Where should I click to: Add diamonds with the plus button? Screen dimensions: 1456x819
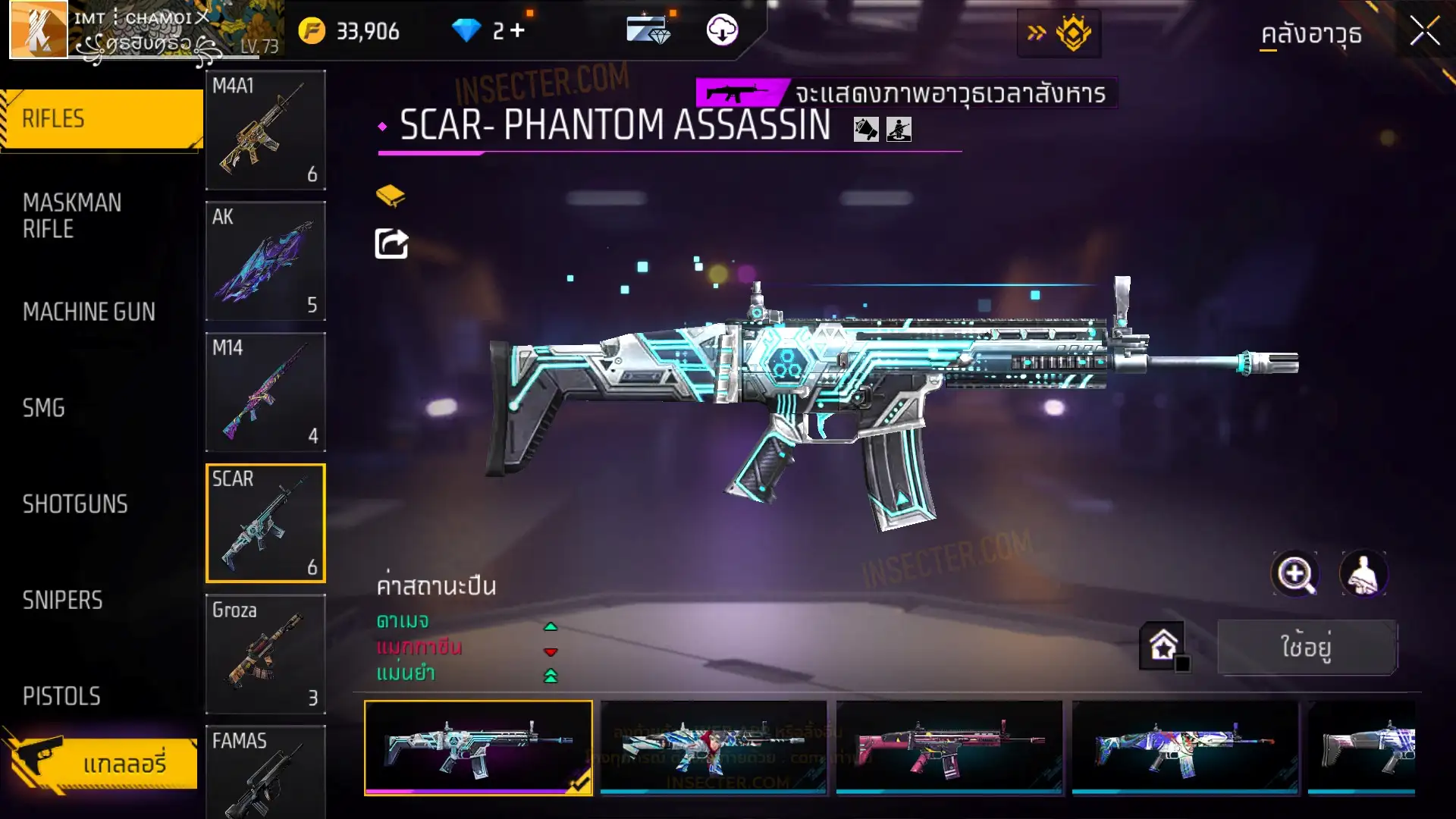click(x=517, y=30)
